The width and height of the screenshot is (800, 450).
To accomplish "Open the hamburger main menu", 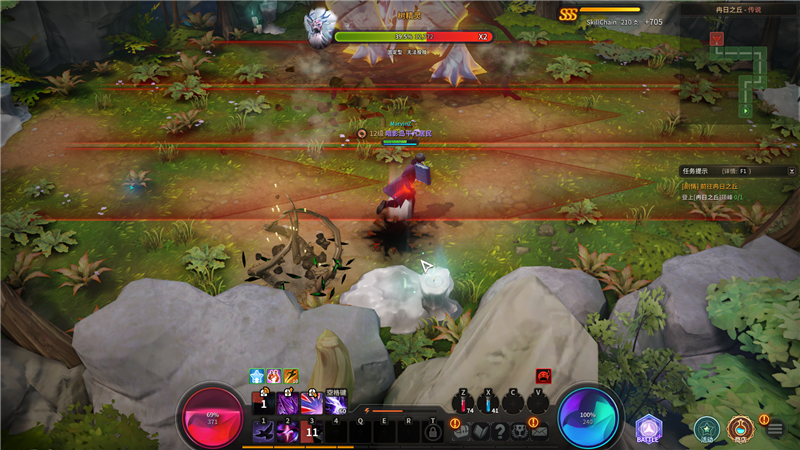I will point(775,430).
